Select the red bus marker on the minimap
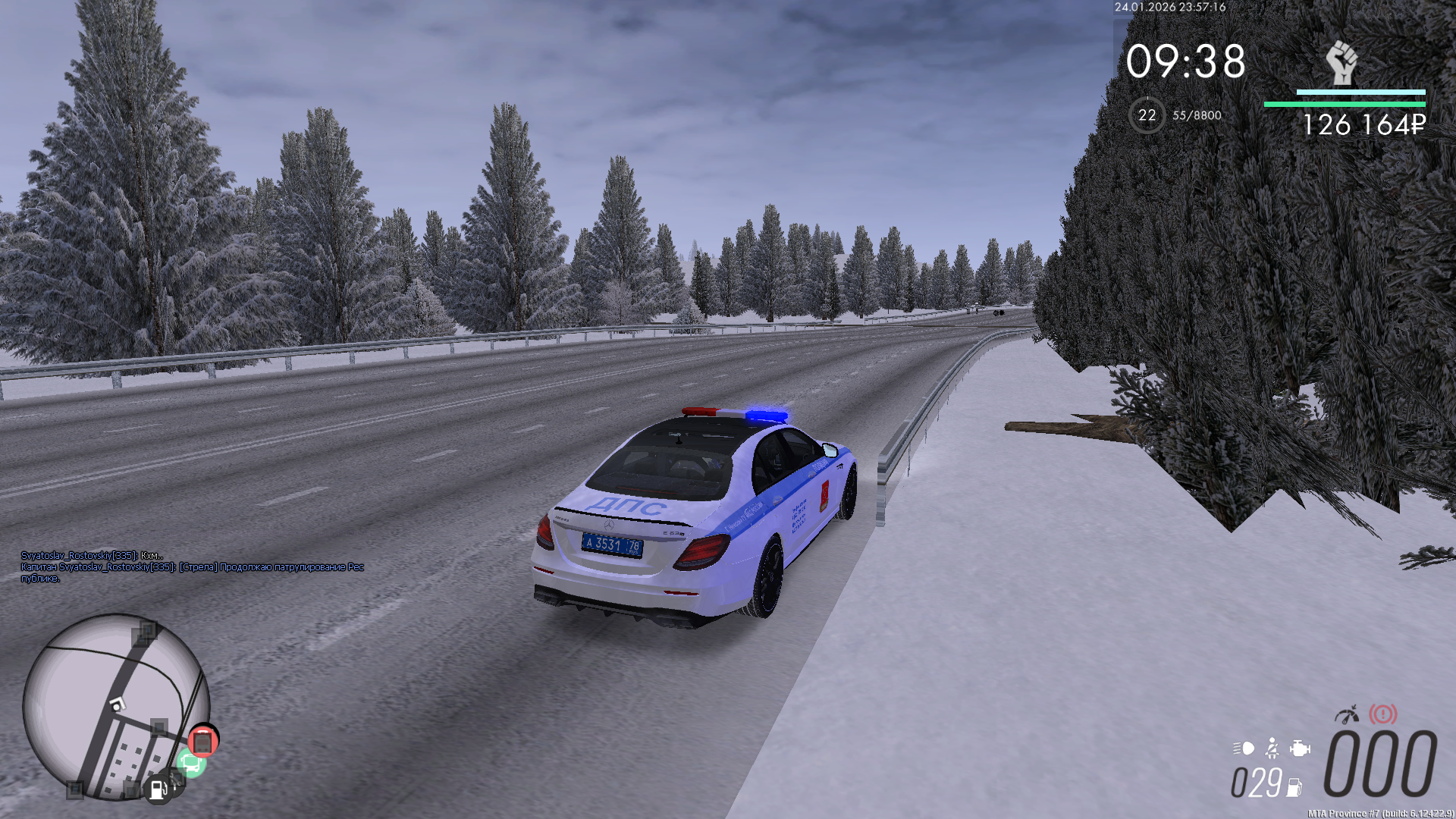1456x819 pixels. click(202, 741)
